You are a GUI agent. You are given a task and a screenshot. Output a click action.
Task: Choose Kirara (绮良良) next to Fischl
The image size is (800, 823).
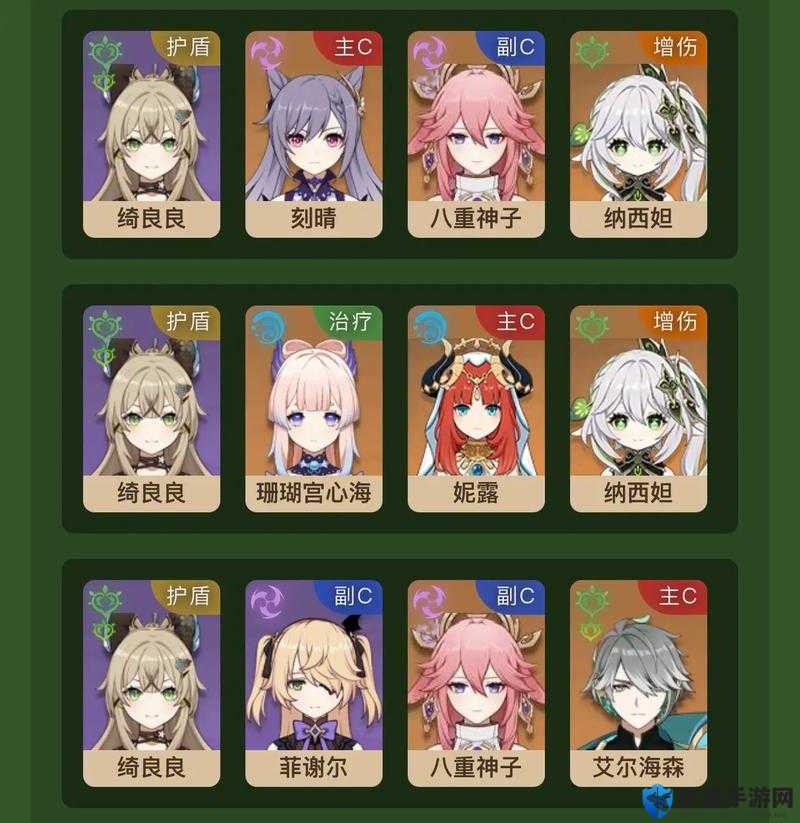[151, 683]
